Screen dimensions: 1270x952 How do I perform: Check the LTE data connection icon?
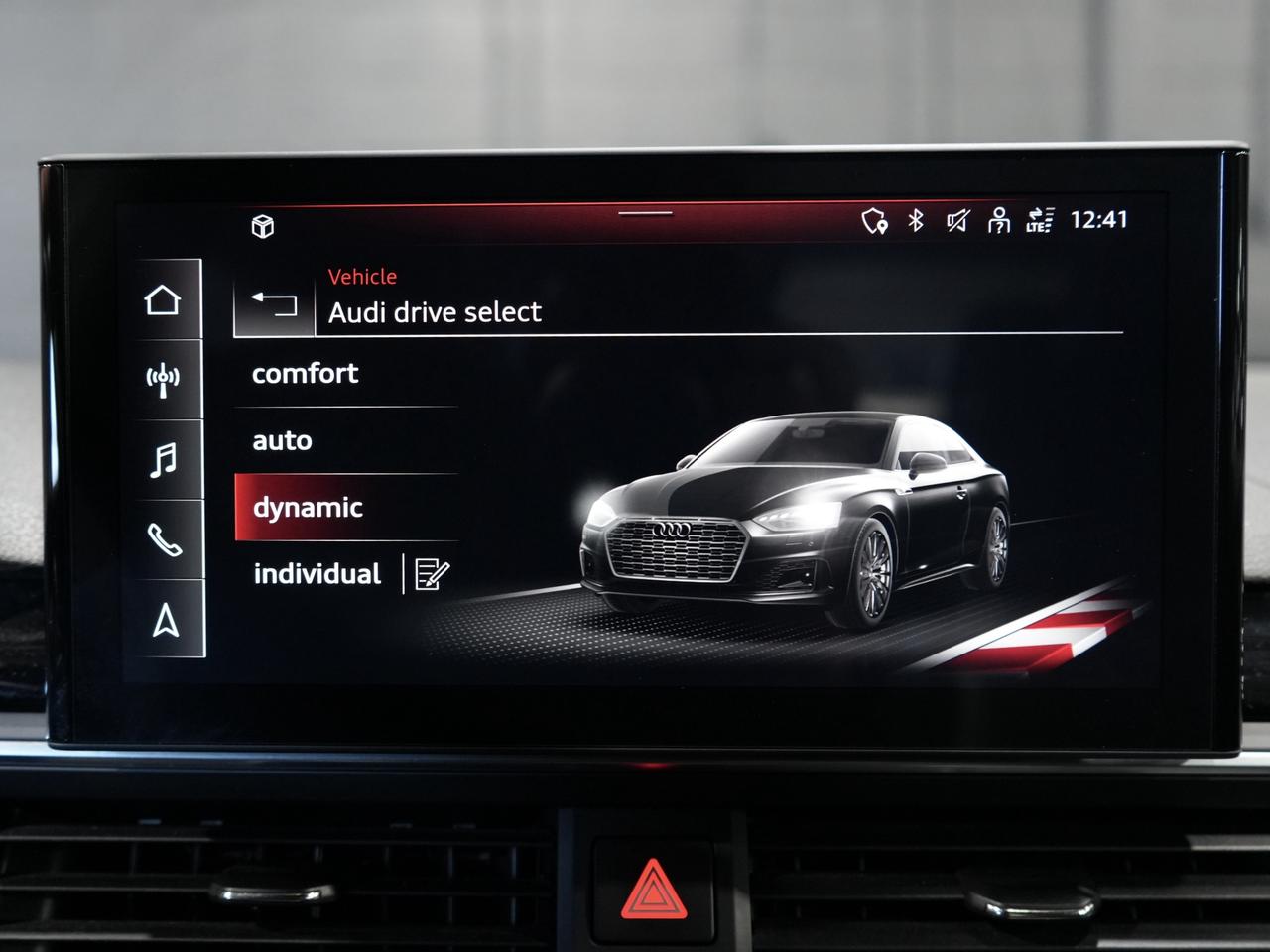point(1040,223)
